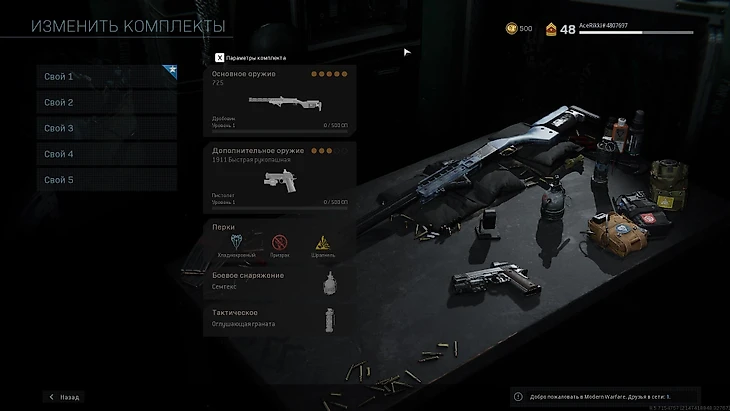Screen dimensions: 730x411
Task: Go back with the Назад button
Action: click(x=63, y=397)
